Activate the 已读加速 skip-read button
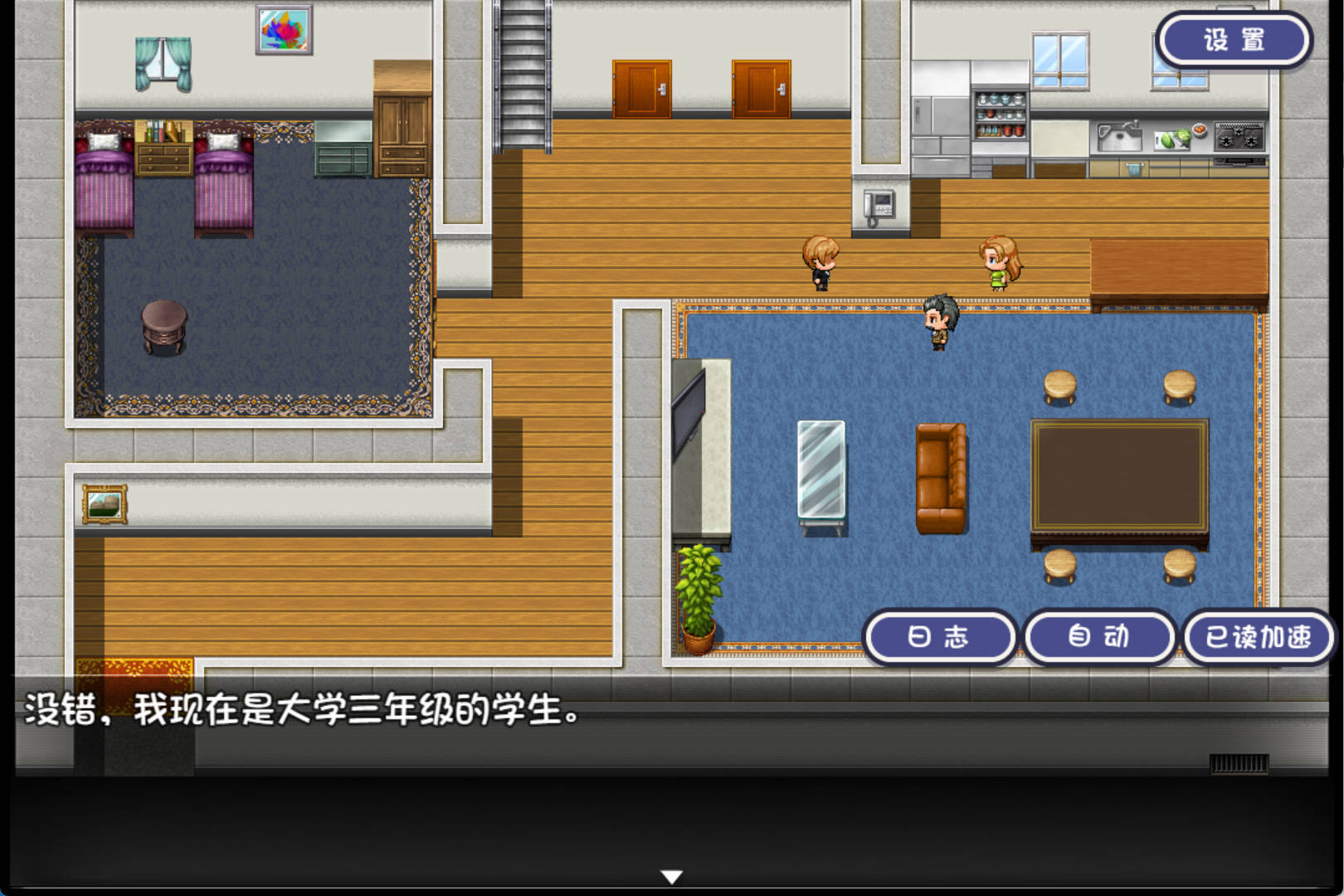Screen dimensions: 1344x896 coord(1258,636)
